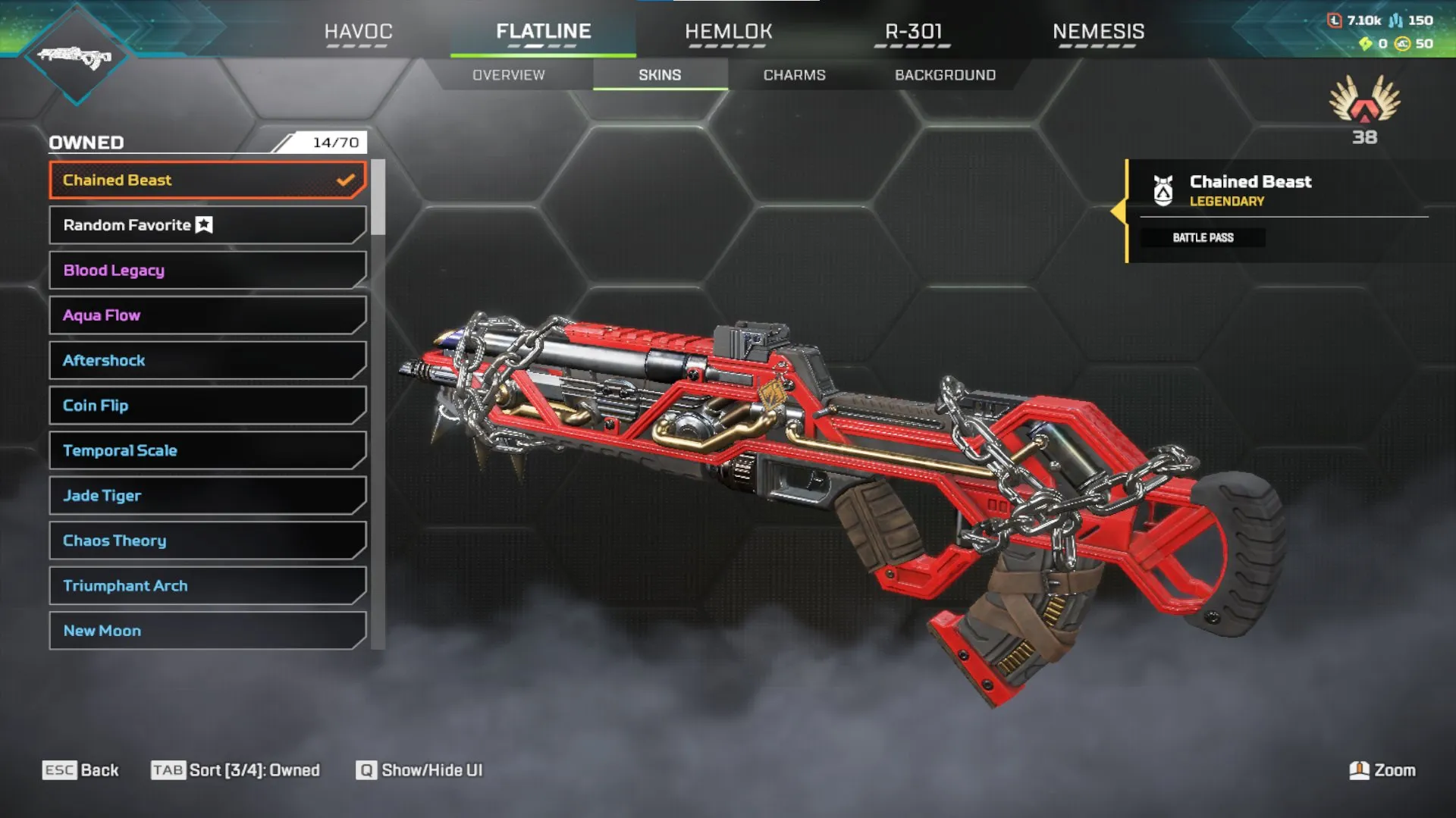
Task: Click the ESC Back button
Action: [82, 769]
